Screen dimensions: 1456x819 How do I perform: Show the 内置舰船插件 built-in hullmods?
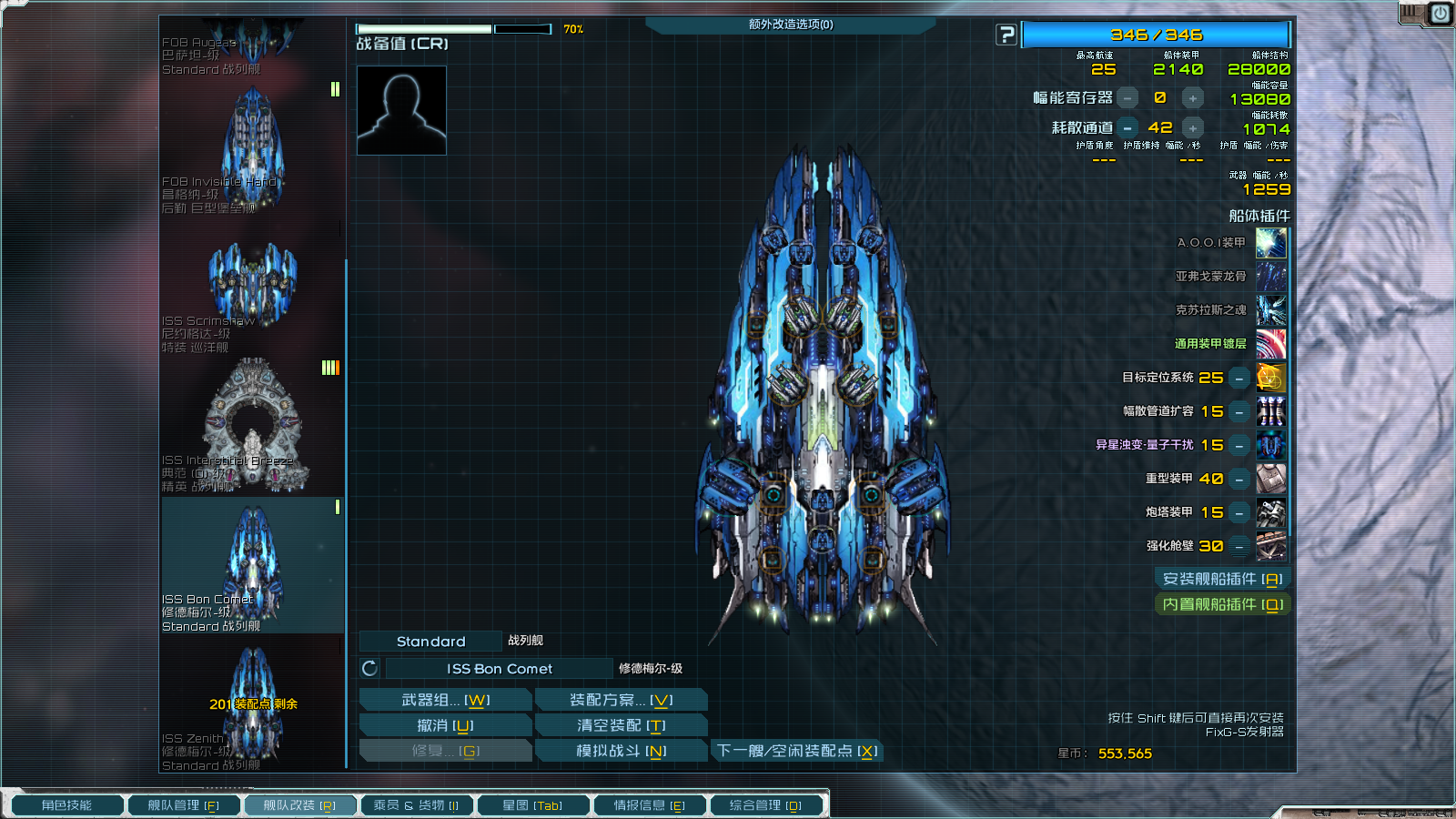pos(1222,604)
